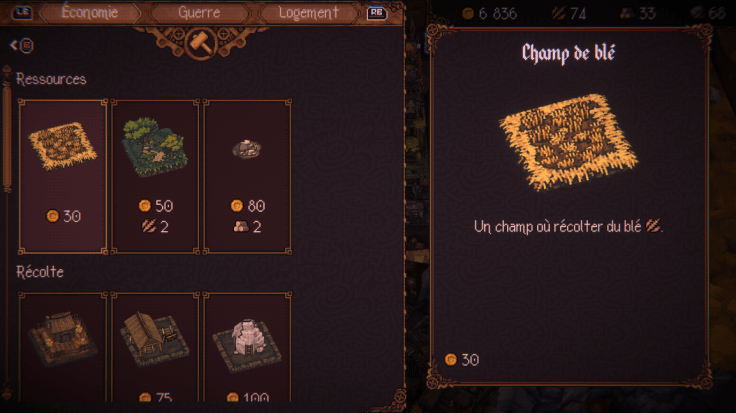Select the stone harvest building costing 100
736x413 pixels.
(247, 345)
